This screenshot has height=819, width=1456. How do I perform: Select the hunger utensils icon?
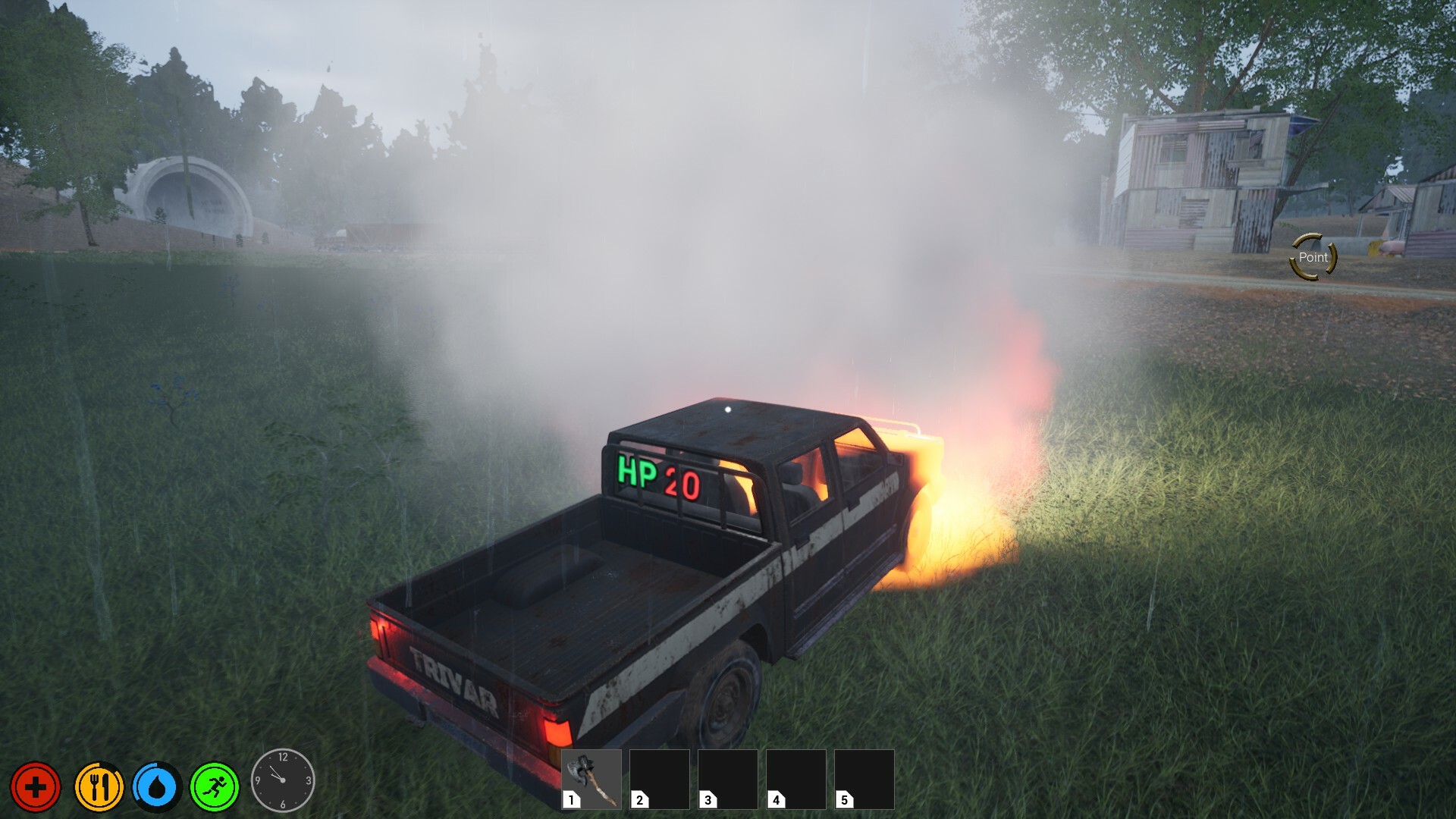click(99, 787)
